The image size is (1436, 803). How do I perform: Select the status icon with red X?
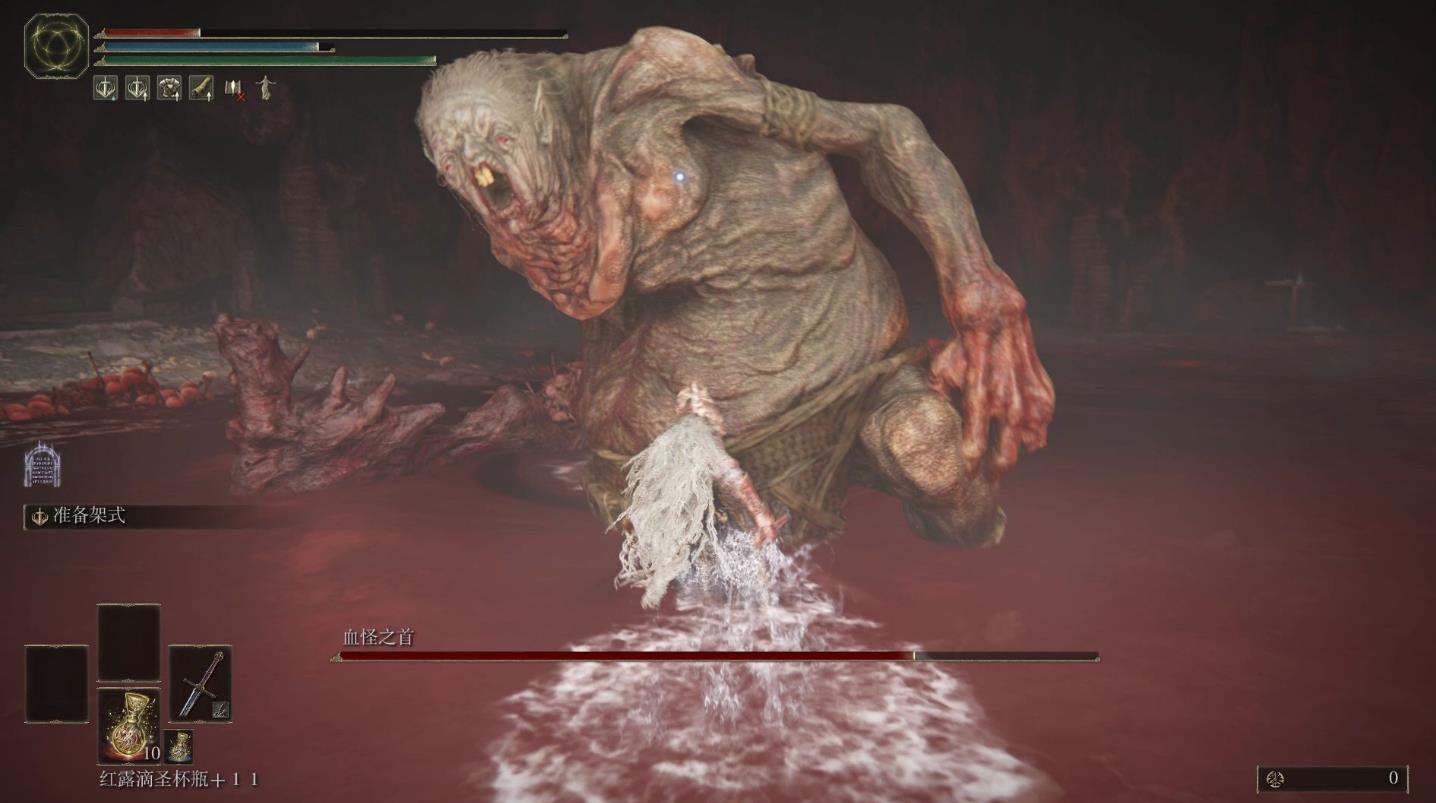(234, 89)
